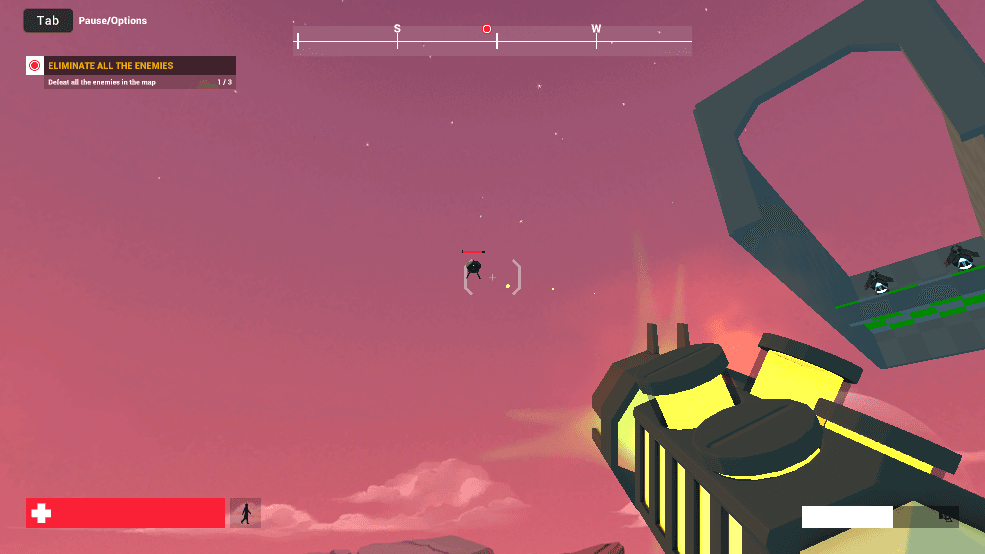
Task: Click the compass bar's W heading
Action: click(596, 29)
